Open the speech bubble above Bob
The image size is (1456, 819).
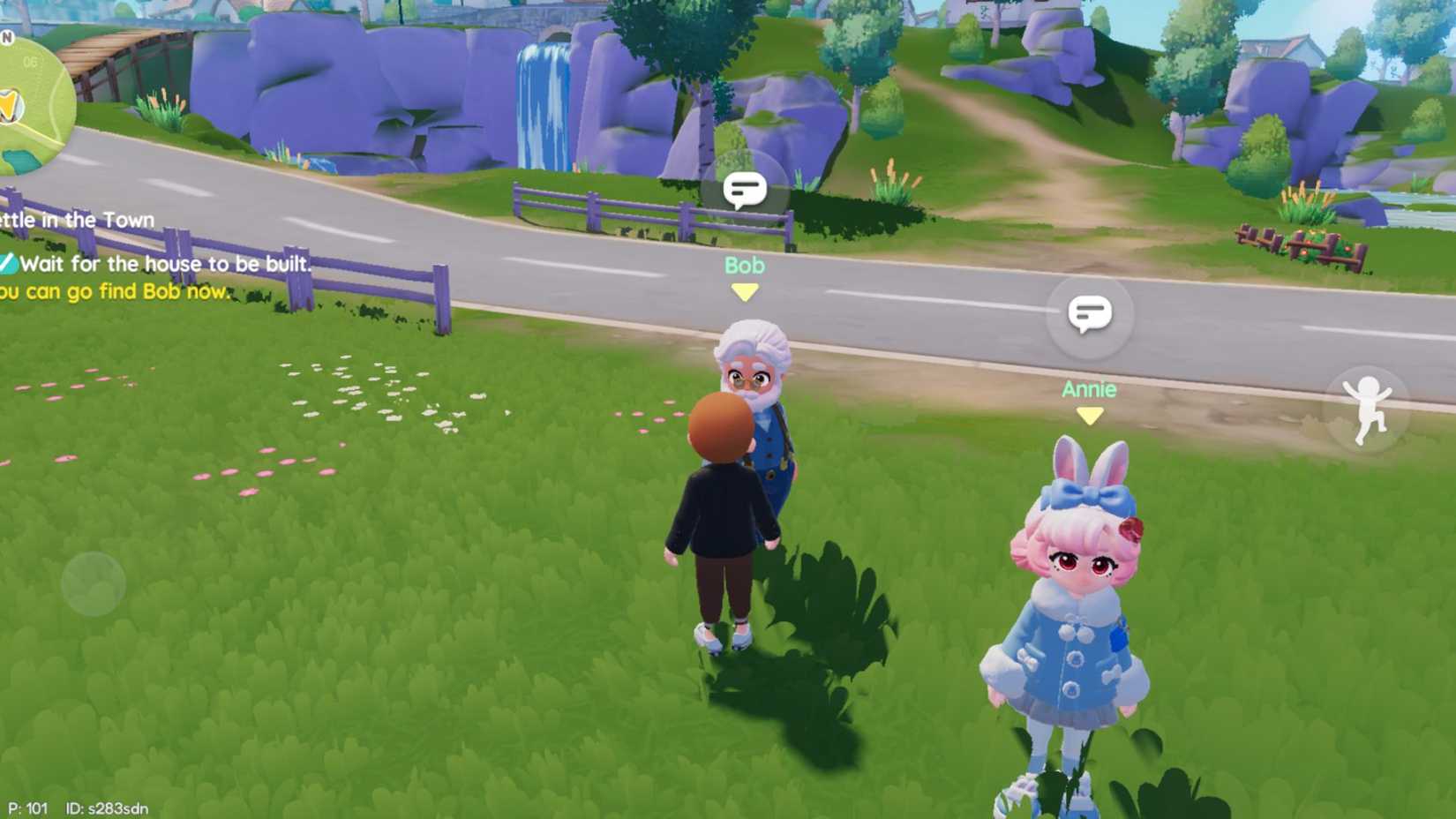[744, 187]
